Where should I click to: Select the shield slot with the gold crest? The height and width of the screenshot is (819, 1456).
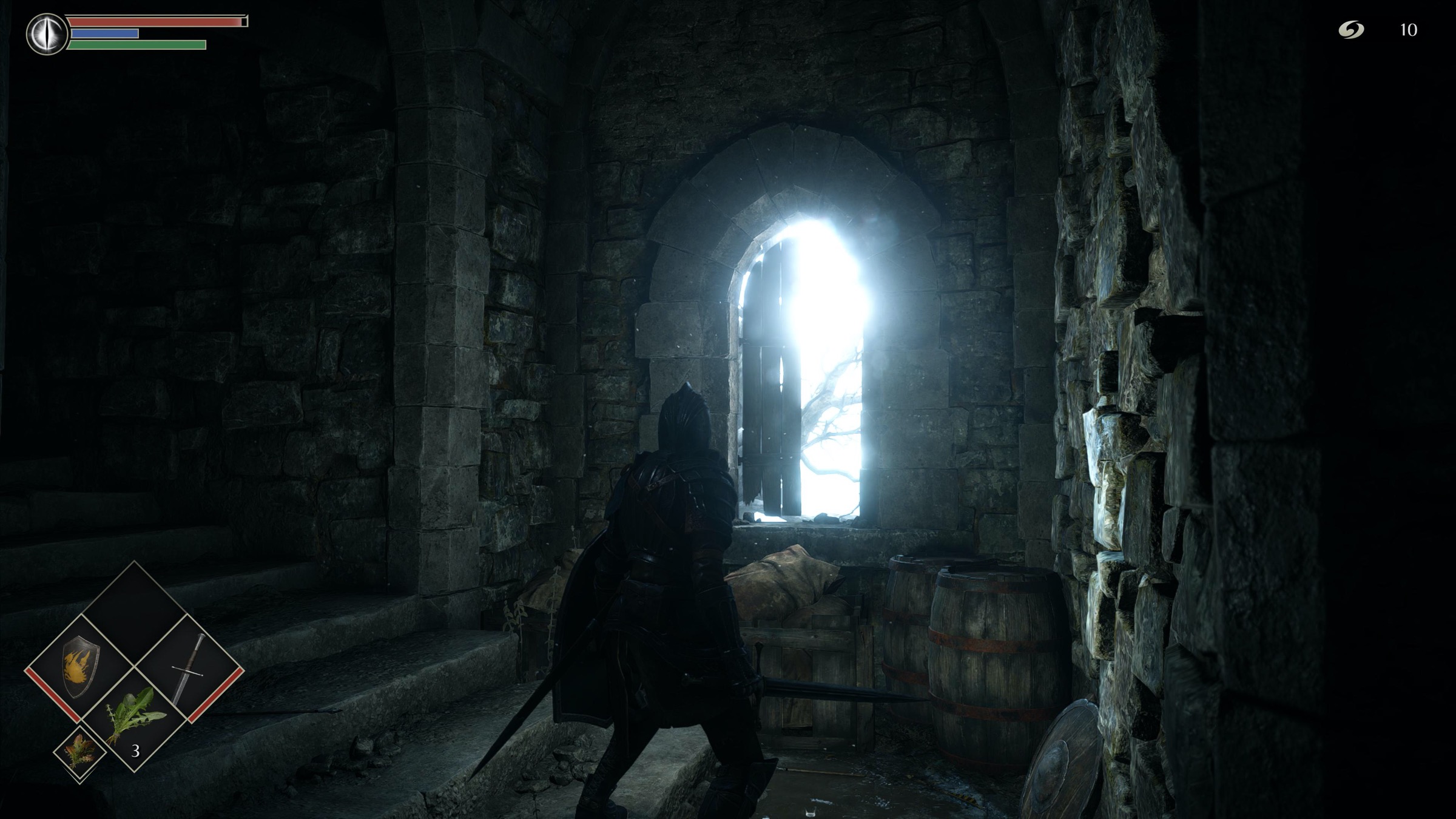tap(79, 667)
